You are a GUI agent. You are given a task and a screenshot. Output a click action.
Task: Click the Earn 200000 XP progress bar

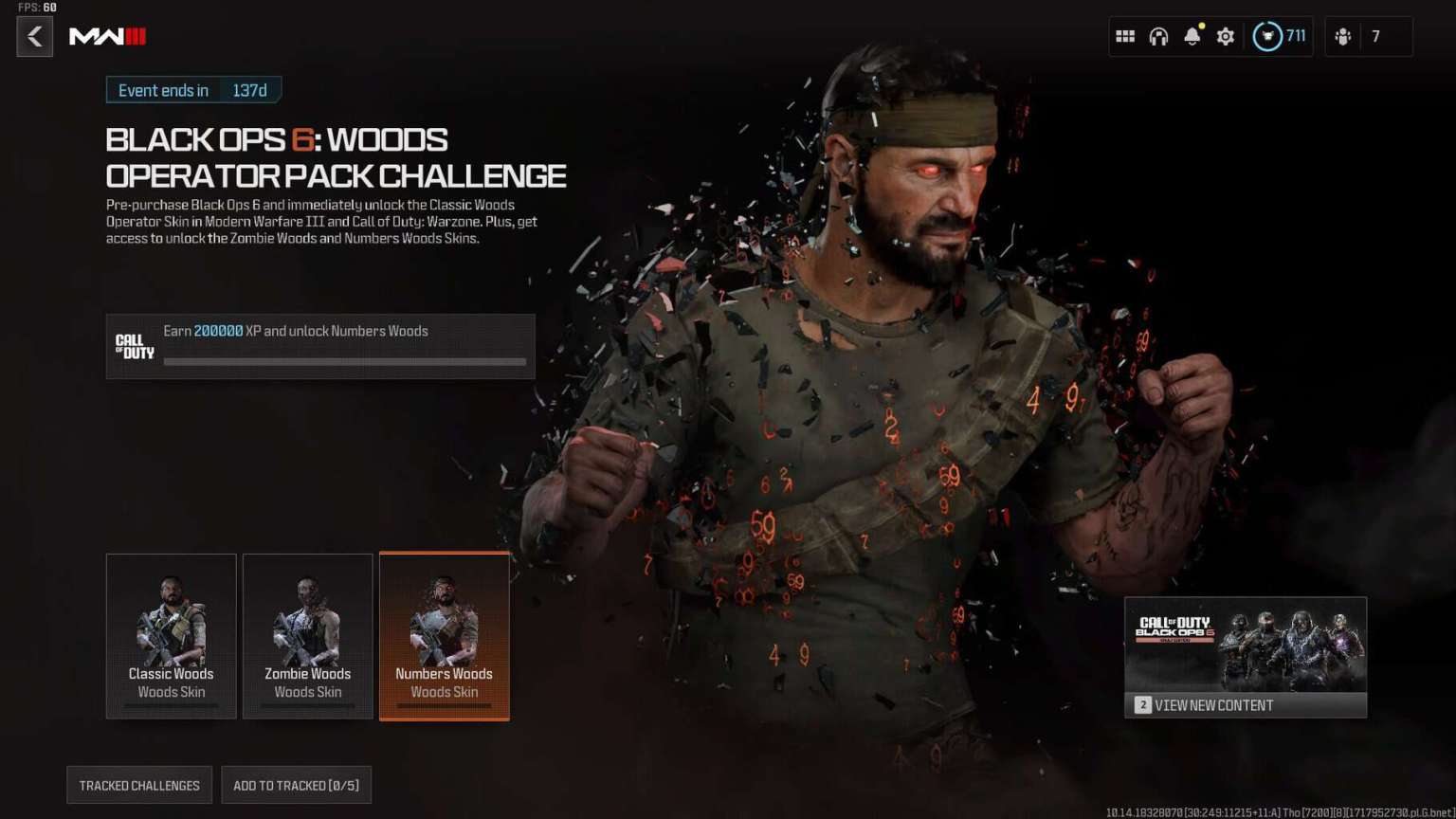tap(345, 361)
